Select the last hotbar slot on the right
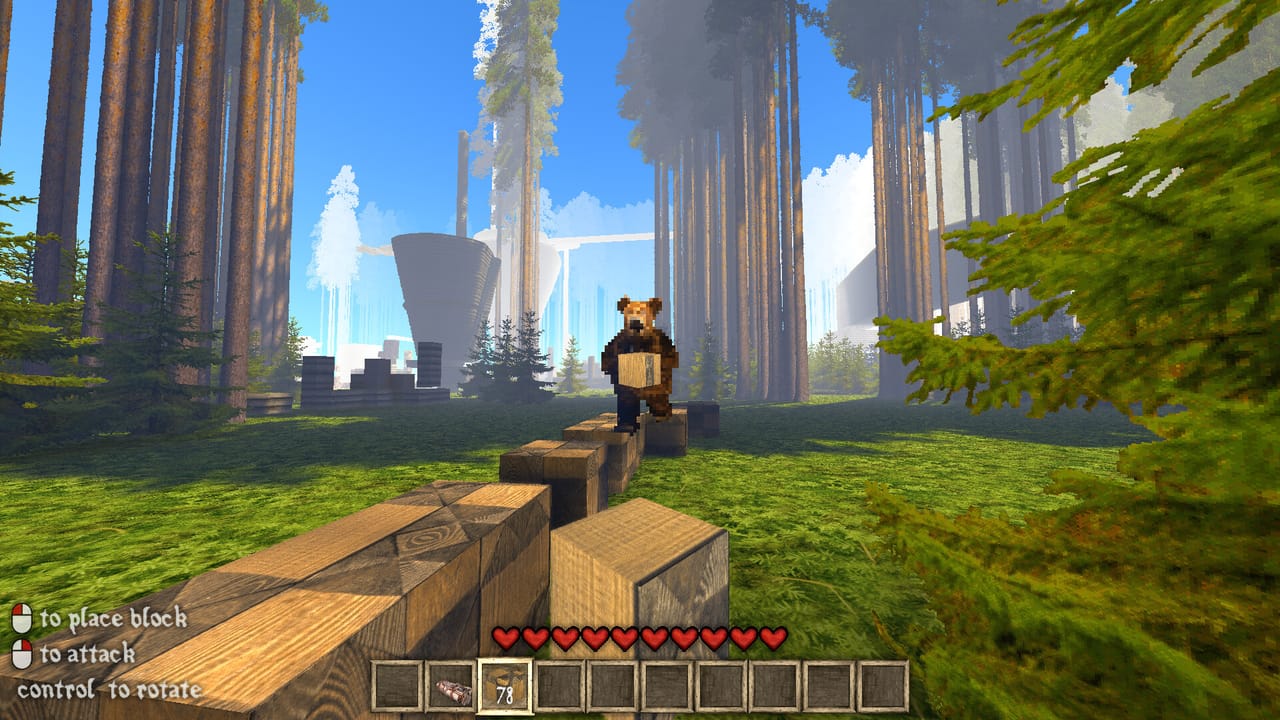Screen dimensions: 1280x720 point(885,685)
